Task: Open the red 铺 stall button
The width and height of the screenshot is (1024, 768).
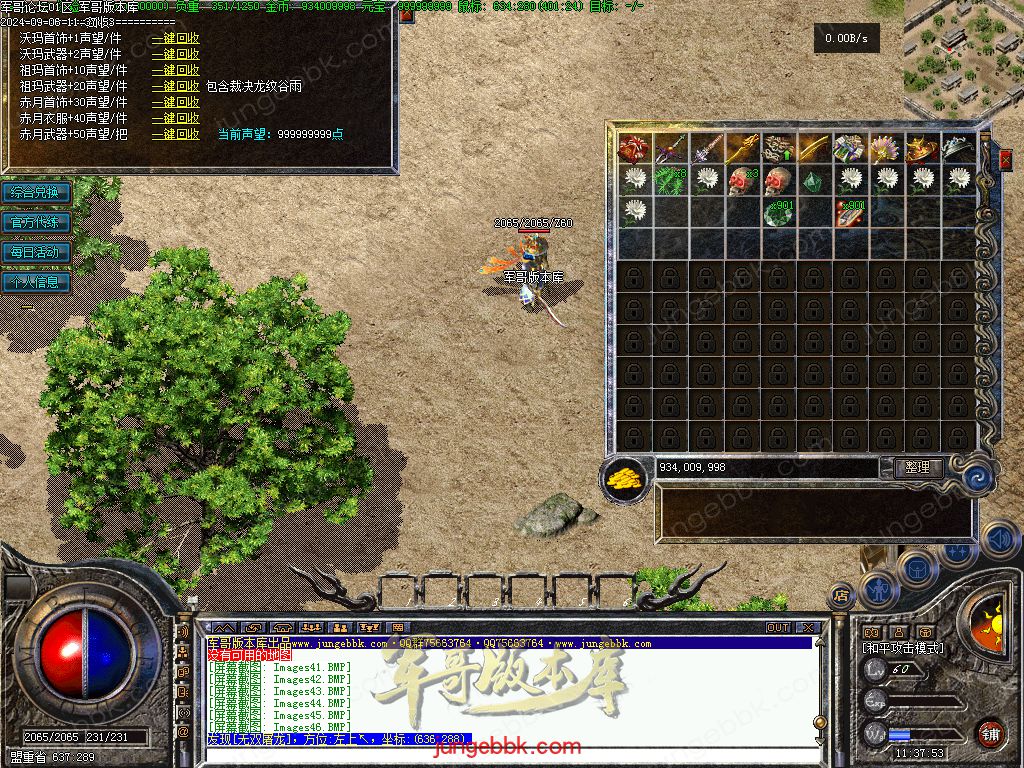Action: point(990,733)
